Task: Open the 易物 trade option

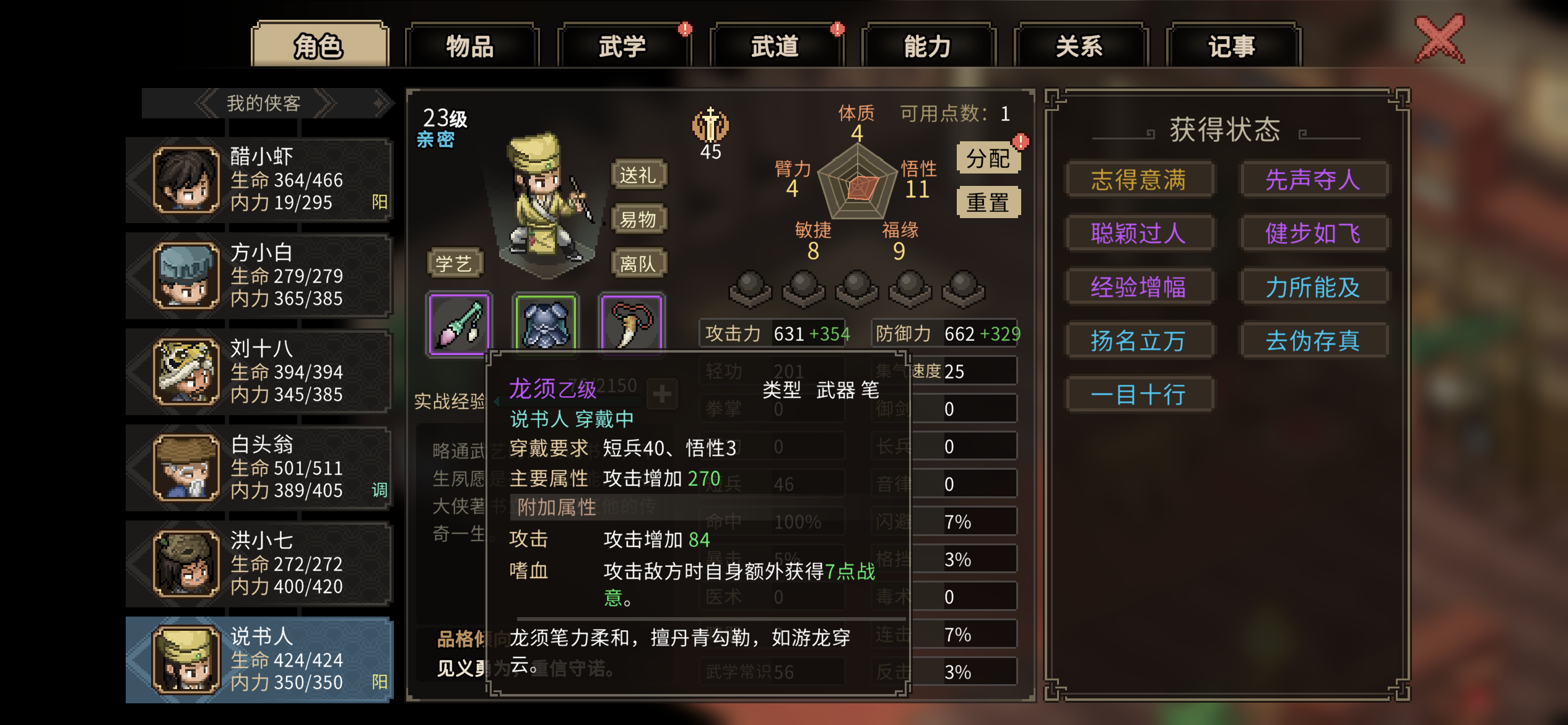Action: click(638, 219)
